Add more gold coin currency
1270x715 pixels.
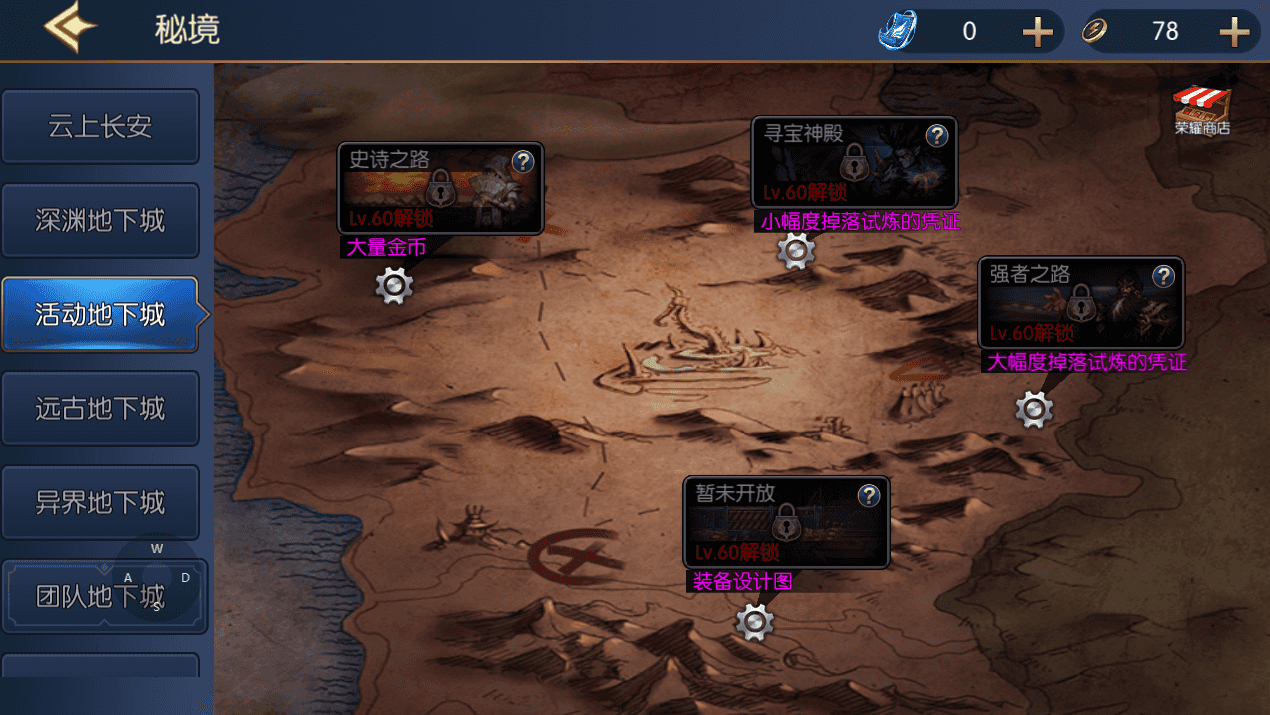1235,32
